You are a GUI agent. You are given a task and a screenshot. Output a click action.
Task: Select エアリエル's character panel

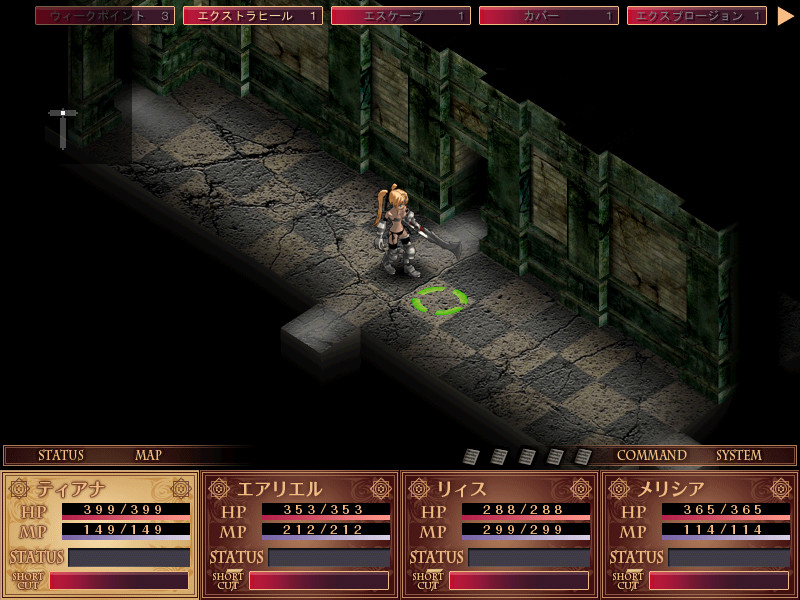tap(300, 489)
